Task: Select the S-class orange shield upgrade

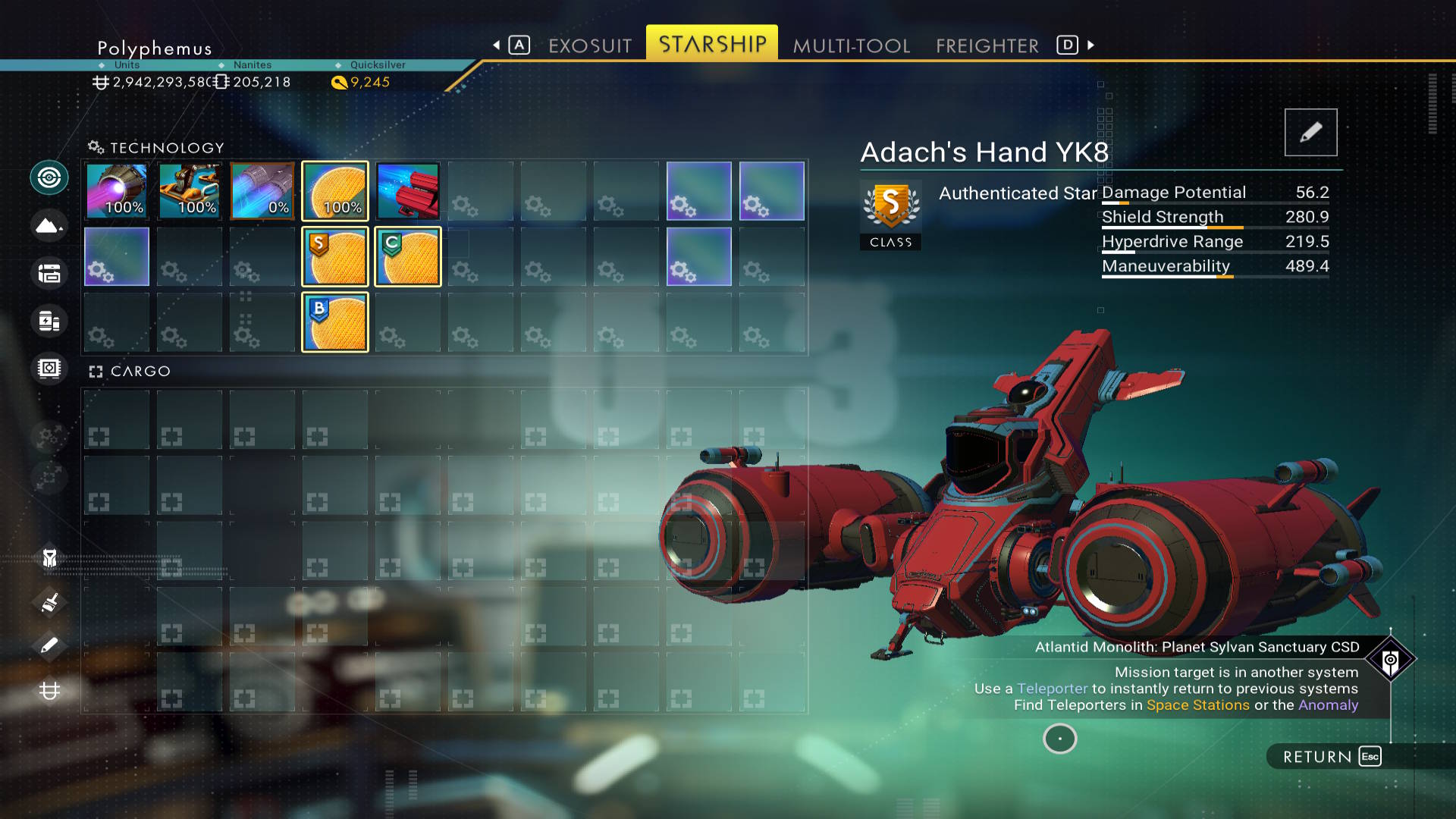Action: coord(335,257)
